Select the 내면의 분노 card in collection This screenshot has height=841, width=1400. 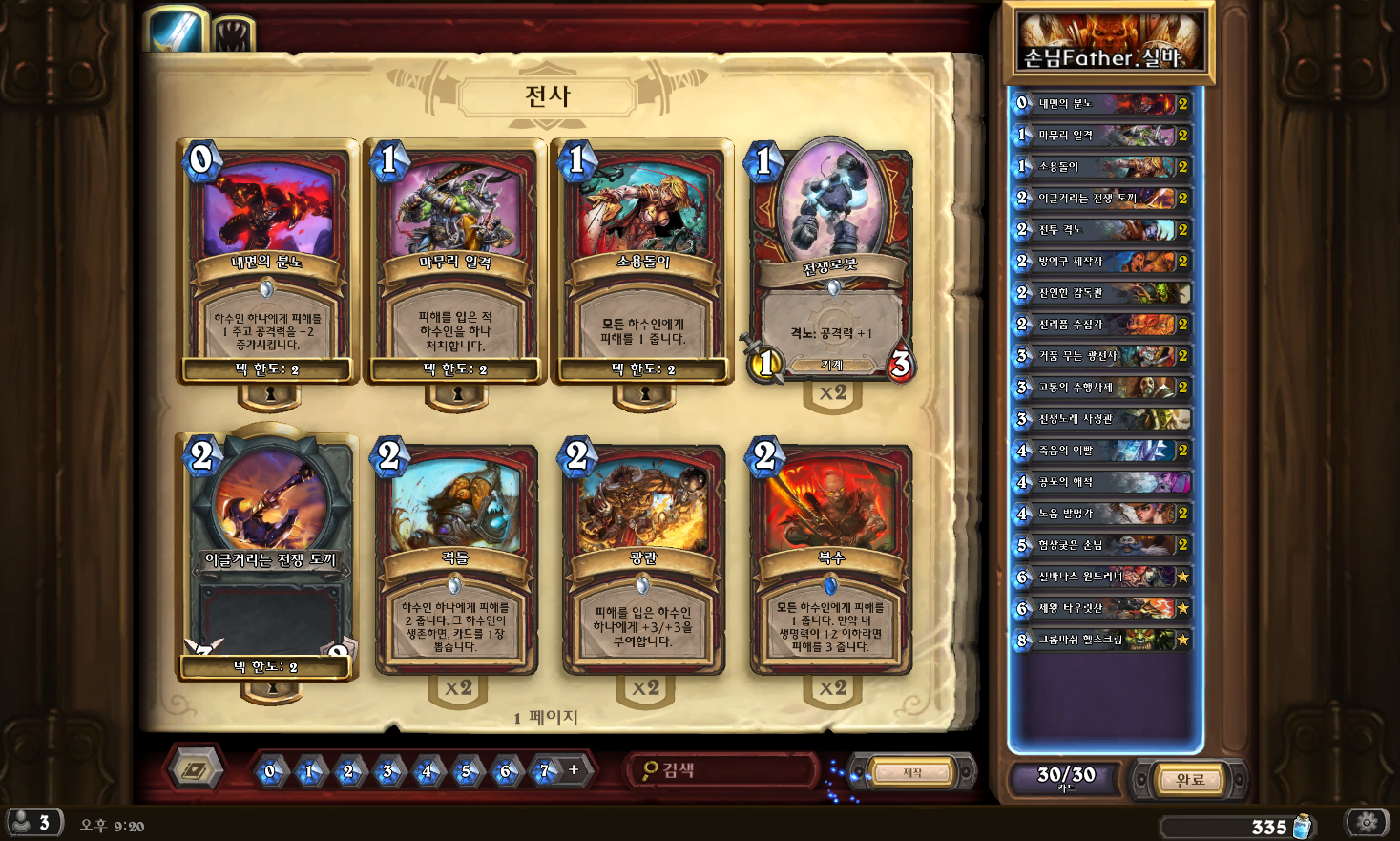click(x=267, y=263)
